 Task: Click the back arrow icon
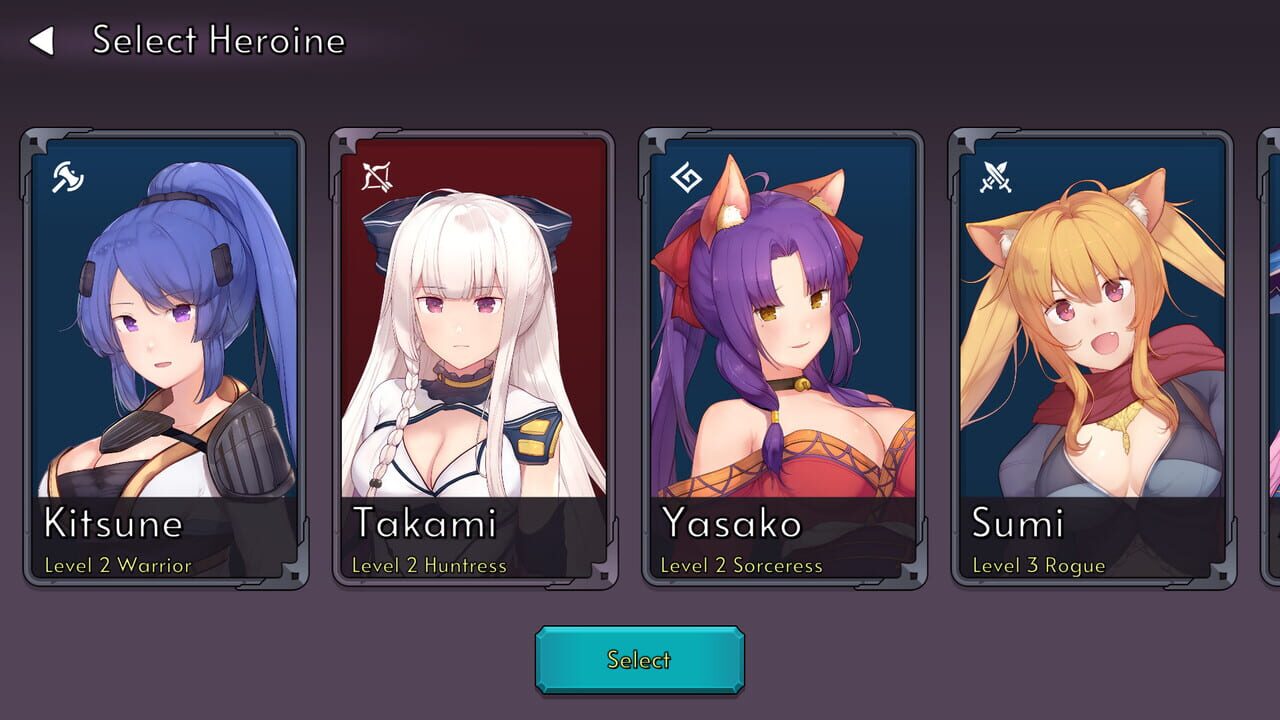pos(43,42)
